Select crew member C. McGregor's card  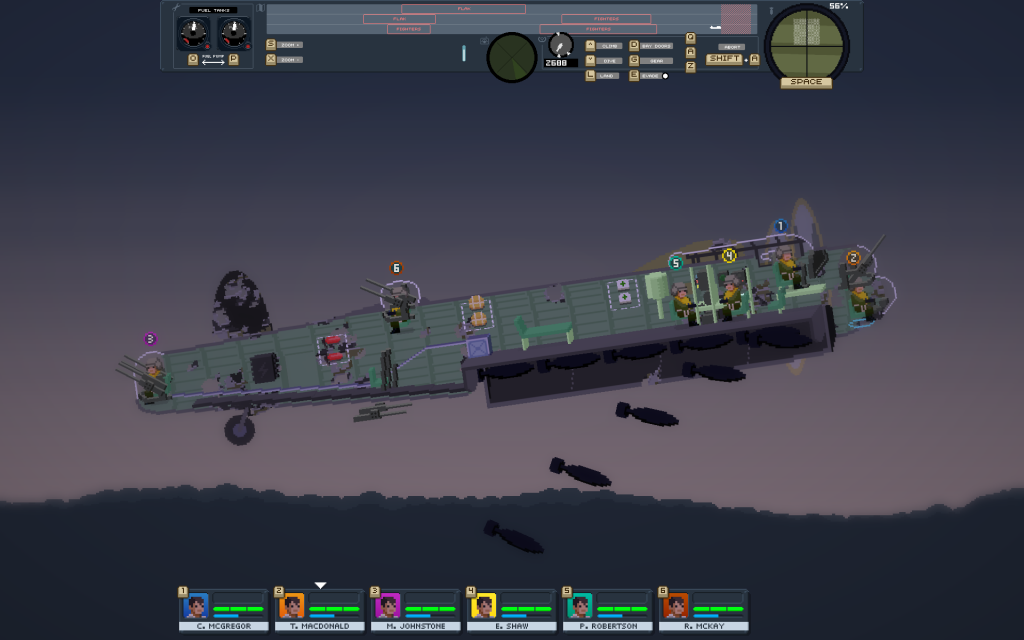[x=223, y=610]
